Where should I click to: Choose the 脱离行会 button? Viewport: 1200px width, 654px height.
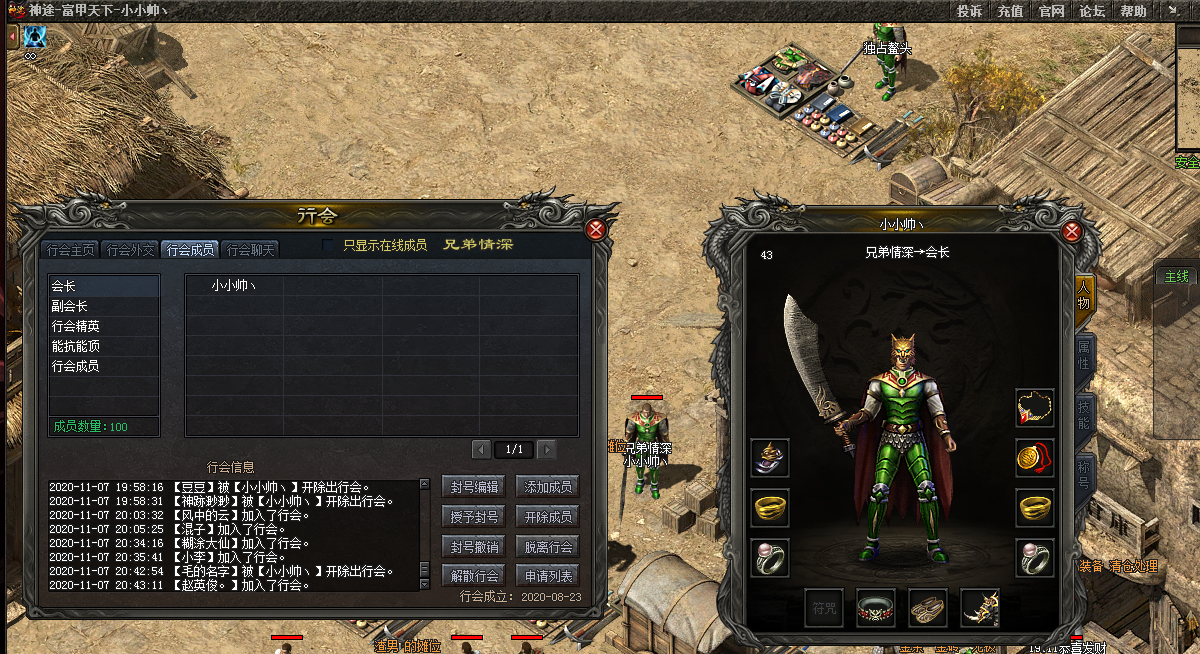[x=548, y=546]
